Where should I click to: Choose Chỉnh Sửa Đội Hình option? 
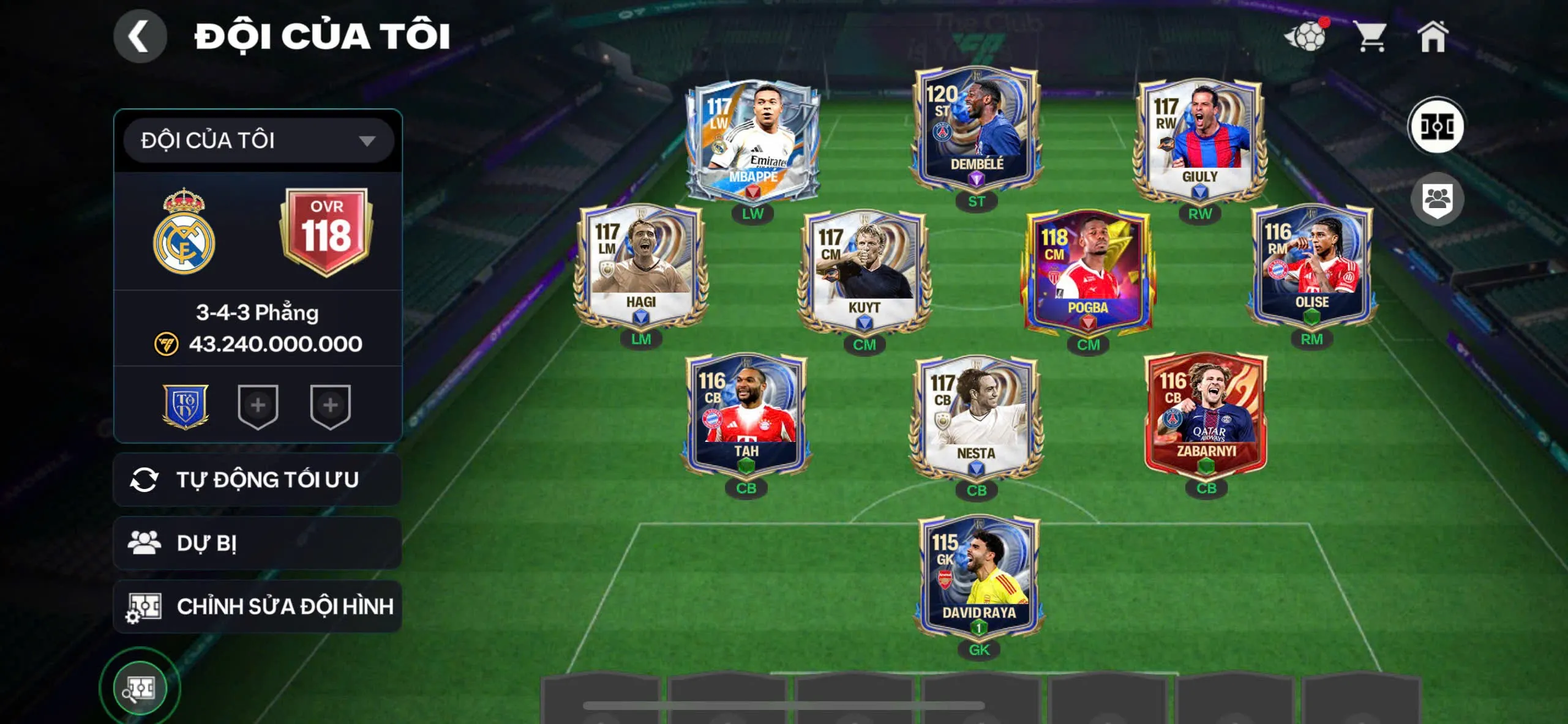coord(258,606)
